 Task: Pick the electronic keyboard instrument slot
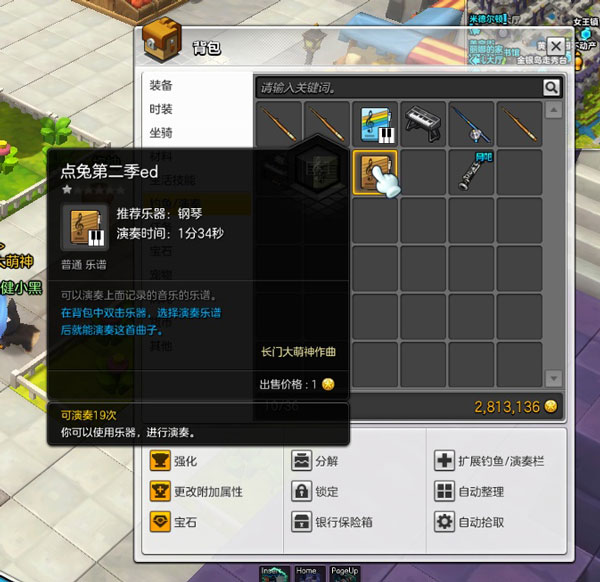(424, 123)
